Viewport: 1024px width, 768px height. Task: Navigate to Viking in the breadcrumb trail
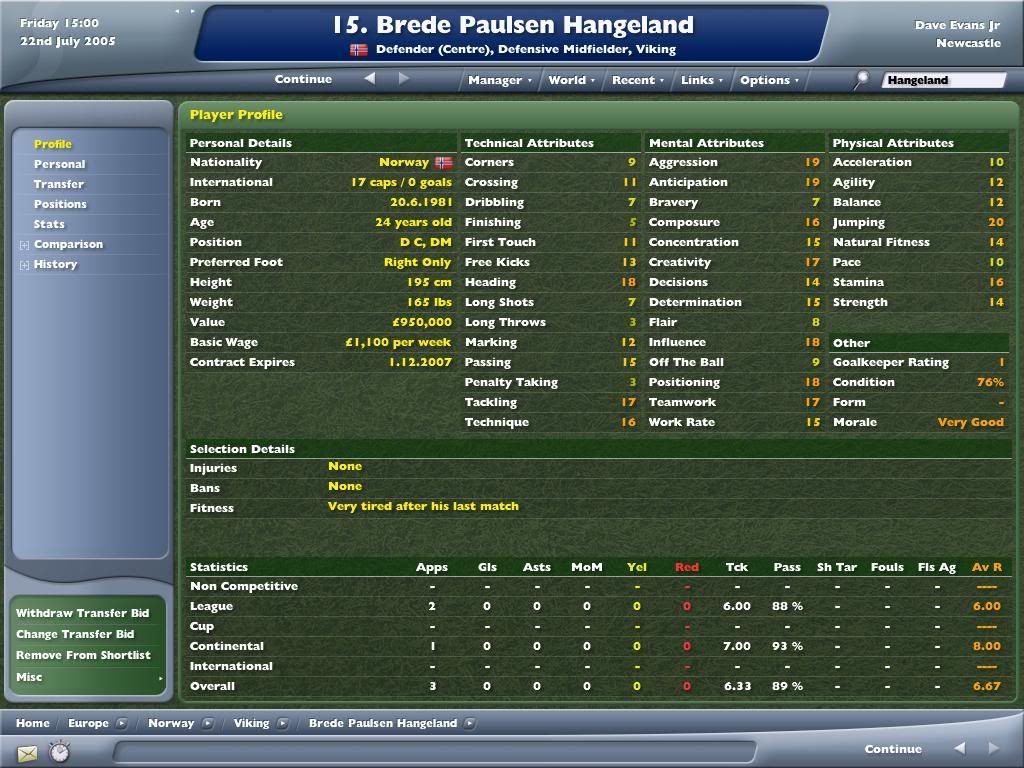[251, 723]
